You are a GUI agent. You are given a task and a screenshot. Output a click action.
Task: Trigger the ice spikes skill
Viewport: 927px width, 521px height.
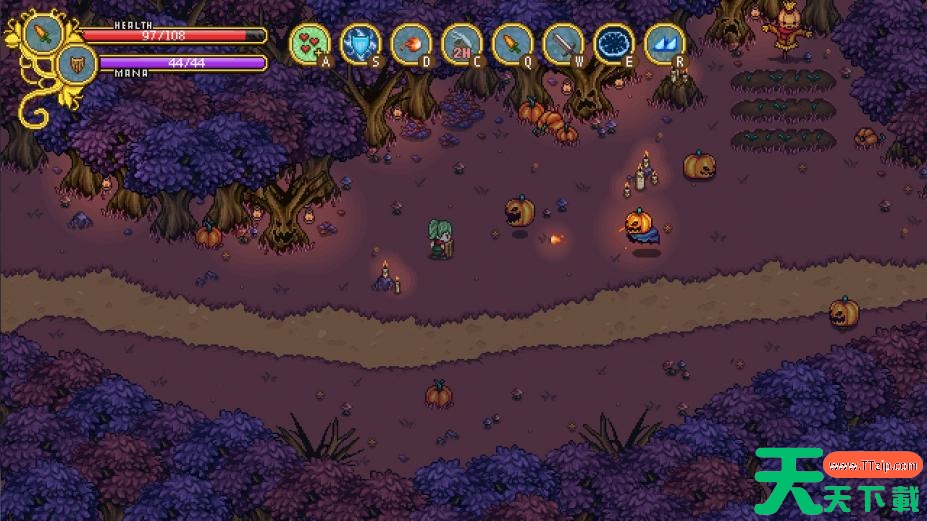tap(665, 43)
